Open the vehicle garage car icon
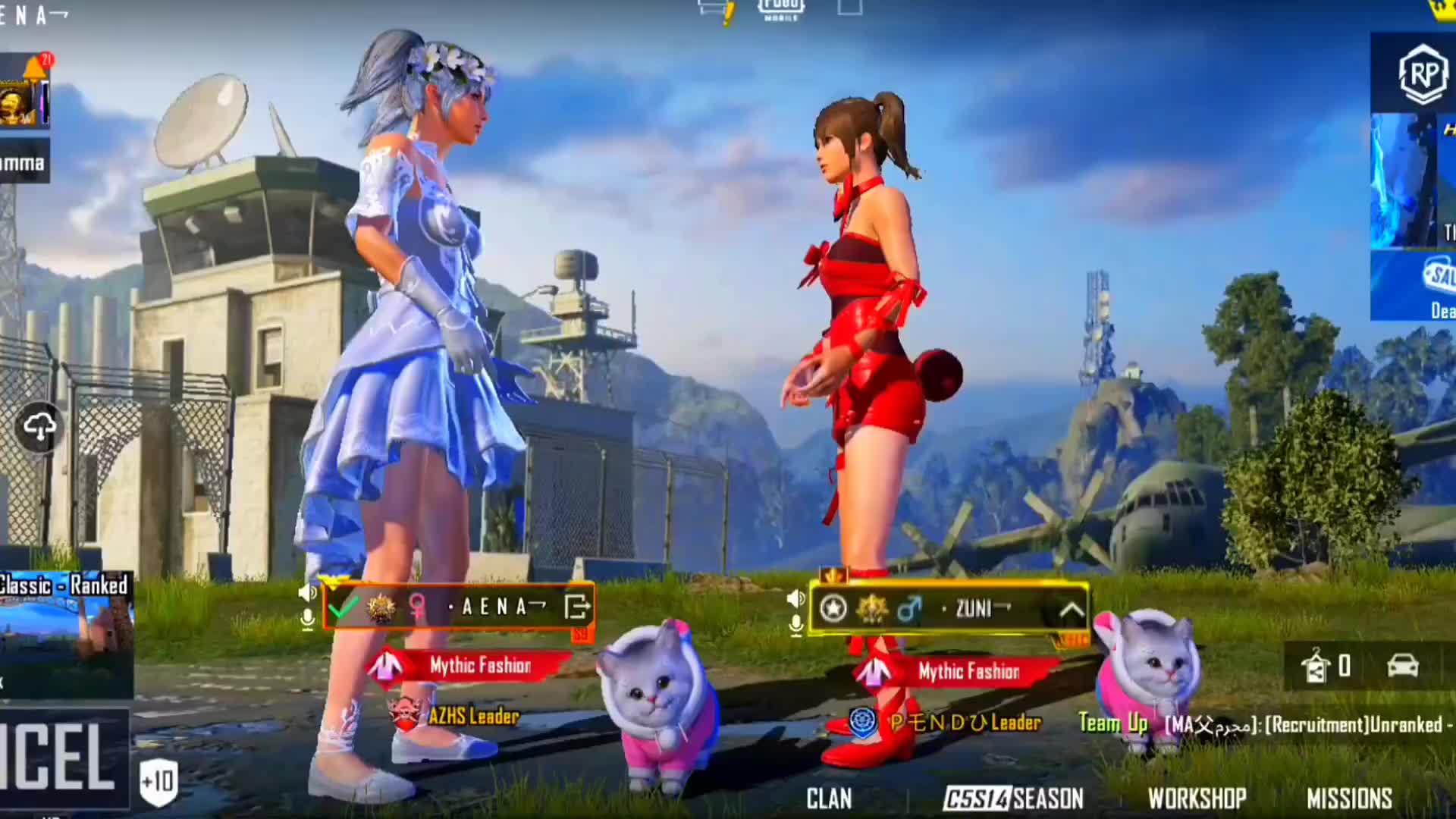 (1402, 666)
